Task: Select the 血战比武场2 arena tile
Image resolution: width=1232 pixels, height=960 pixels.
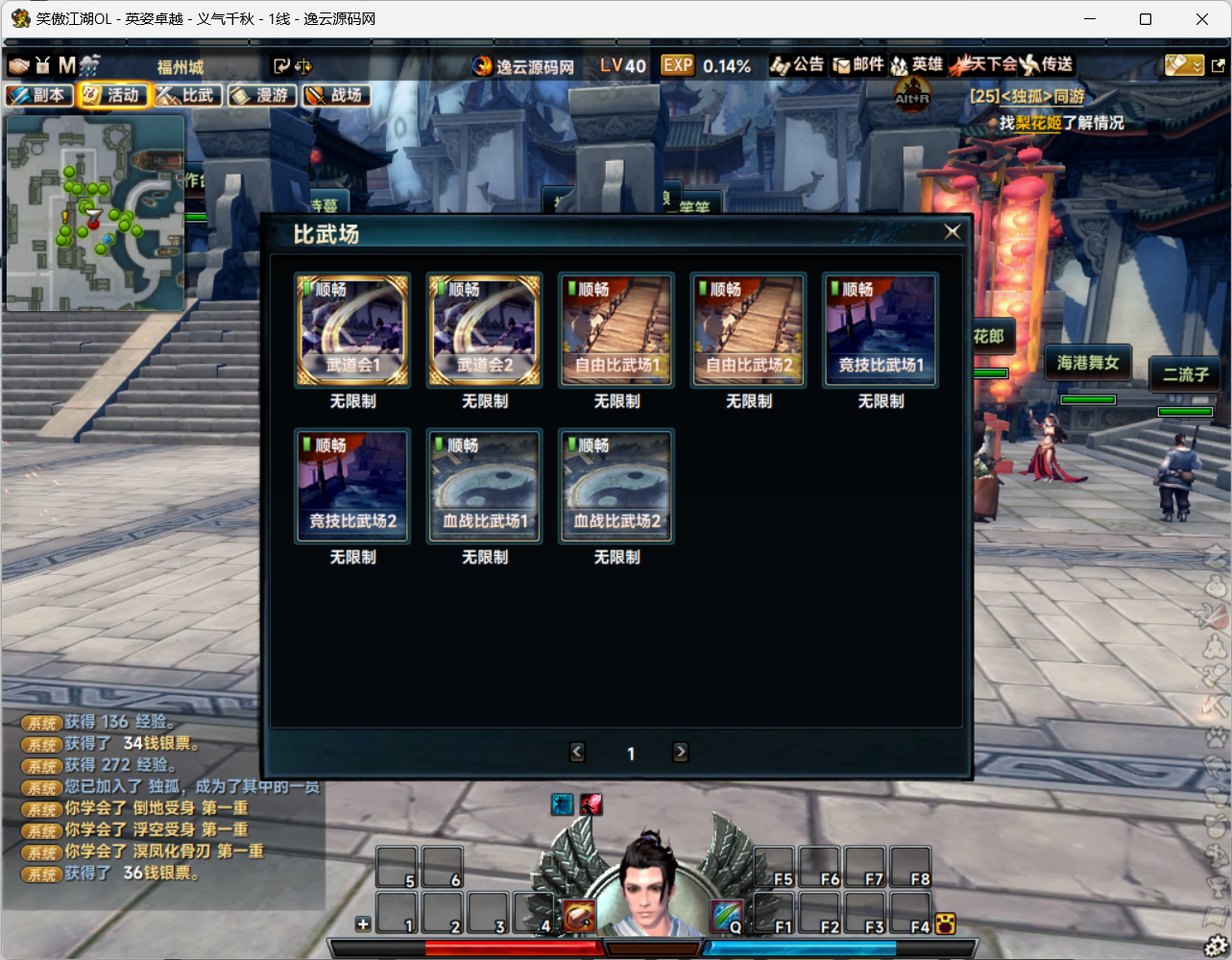Action: coord(616,486)
